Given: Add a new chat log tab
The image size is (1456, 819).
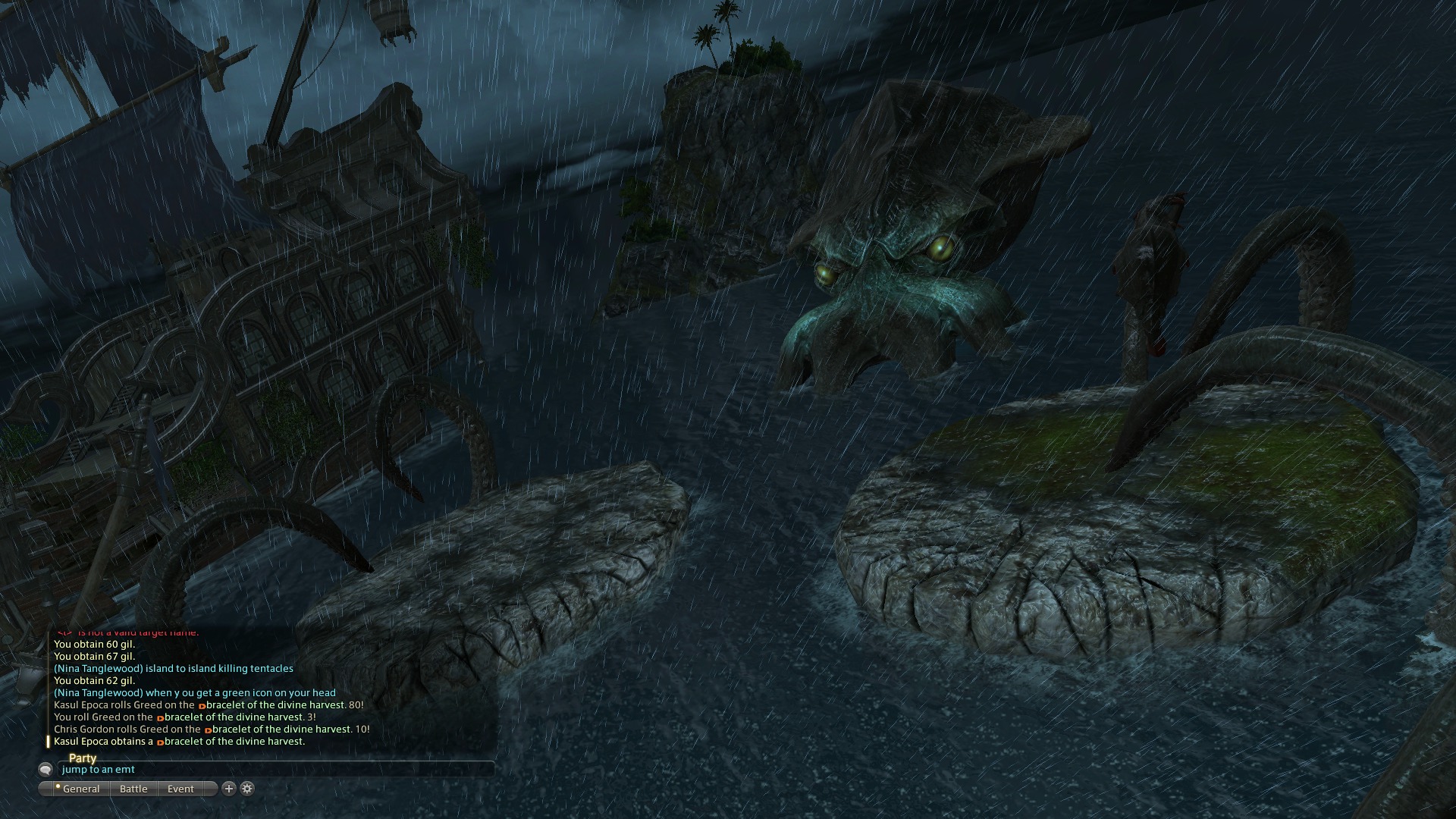Looking at the screenshot, I should pyautogui.click(x=229, y=789).
